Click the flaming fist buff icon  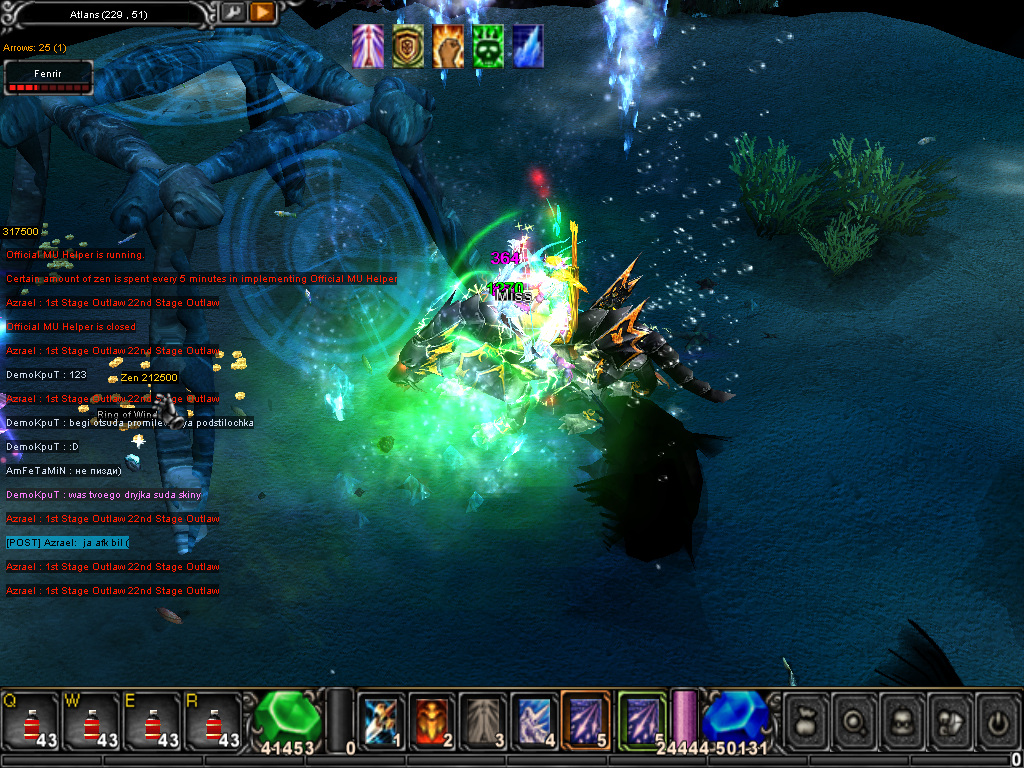[x=448, y=47]
